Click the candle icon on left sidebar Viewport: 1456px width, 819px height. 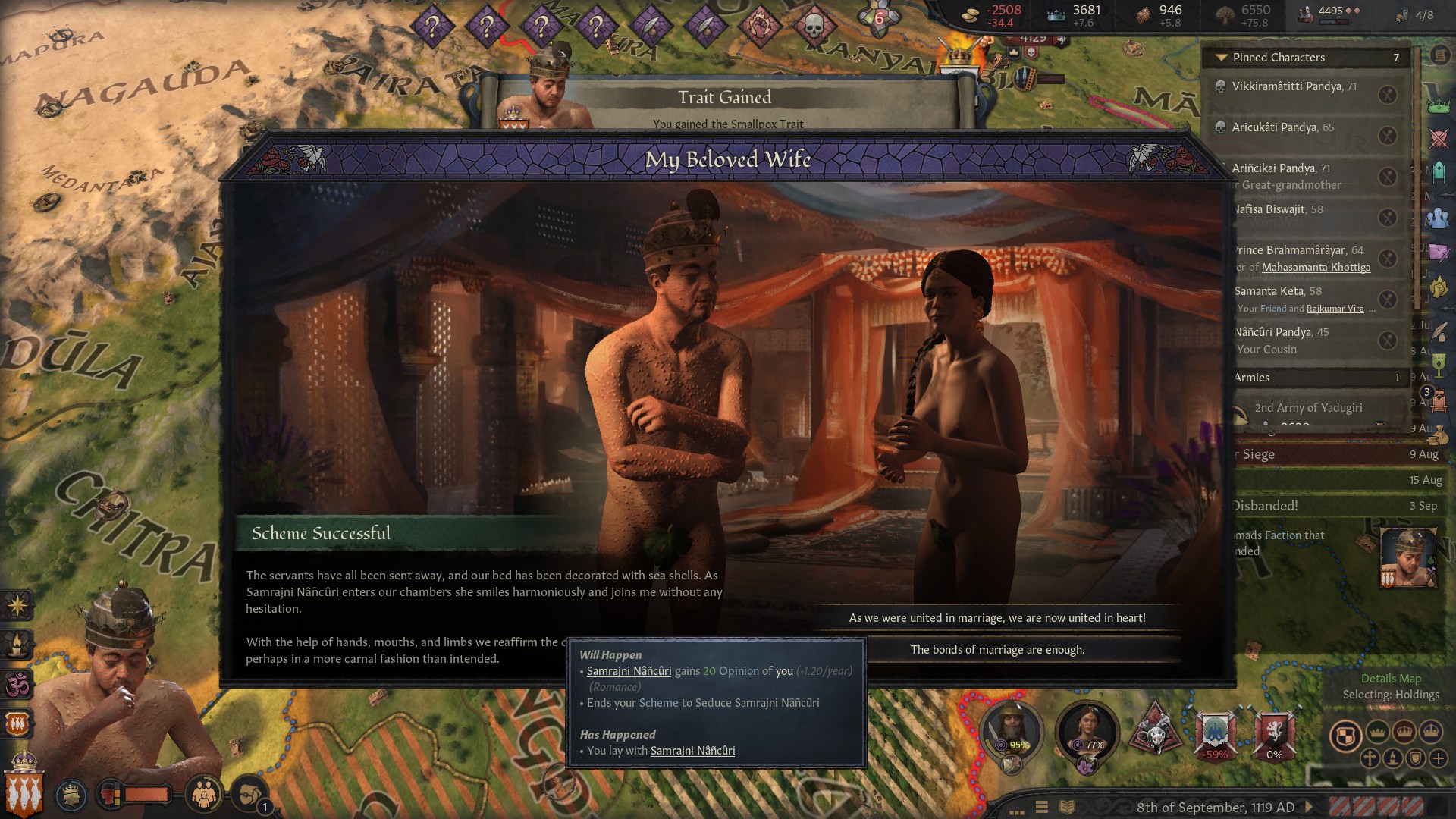[x=17, y=645]
